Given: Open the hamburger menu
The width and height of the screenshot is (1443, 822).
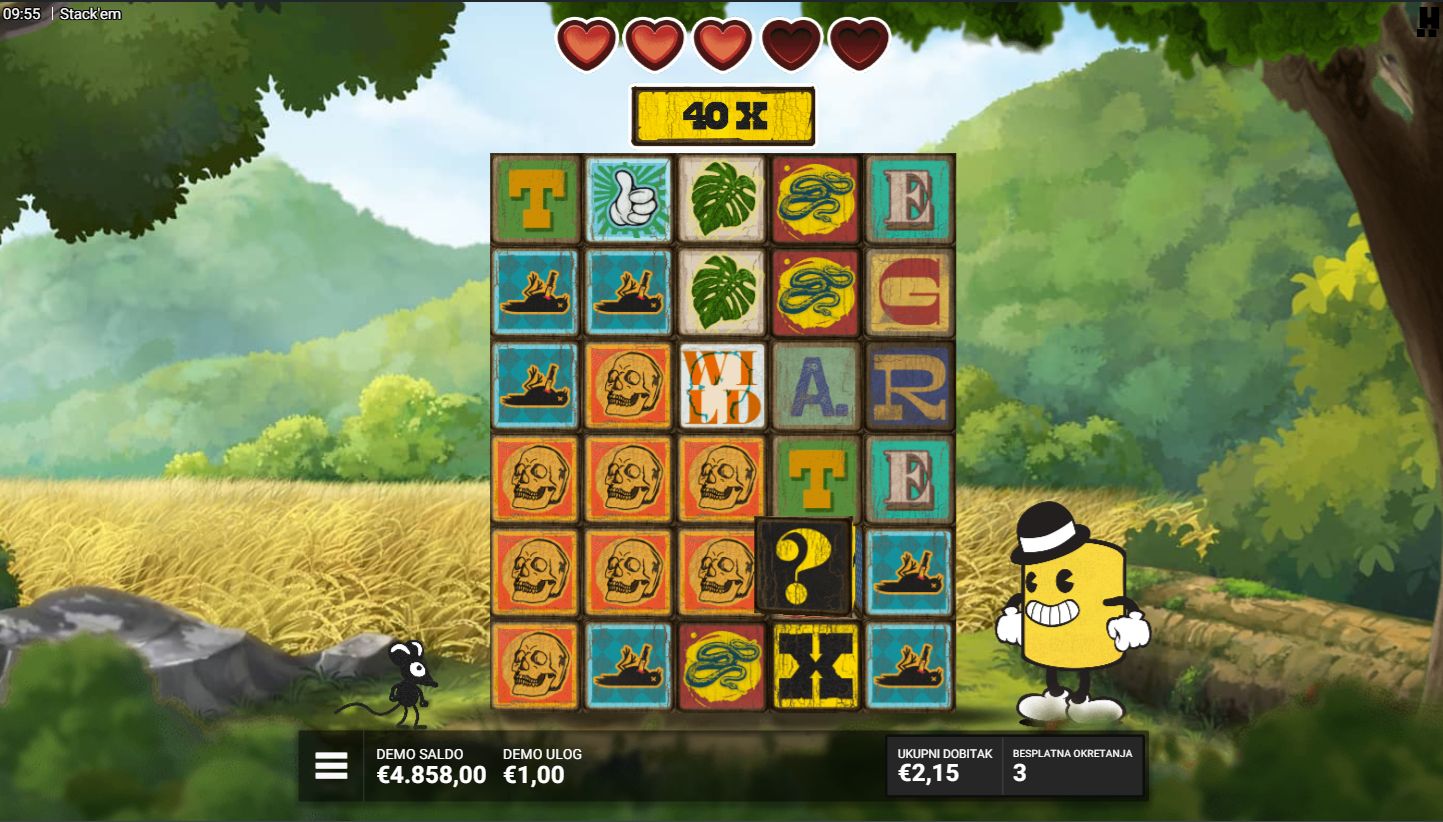Looking at the screenshot, I should pyautogui.click(x=331, y=766).
